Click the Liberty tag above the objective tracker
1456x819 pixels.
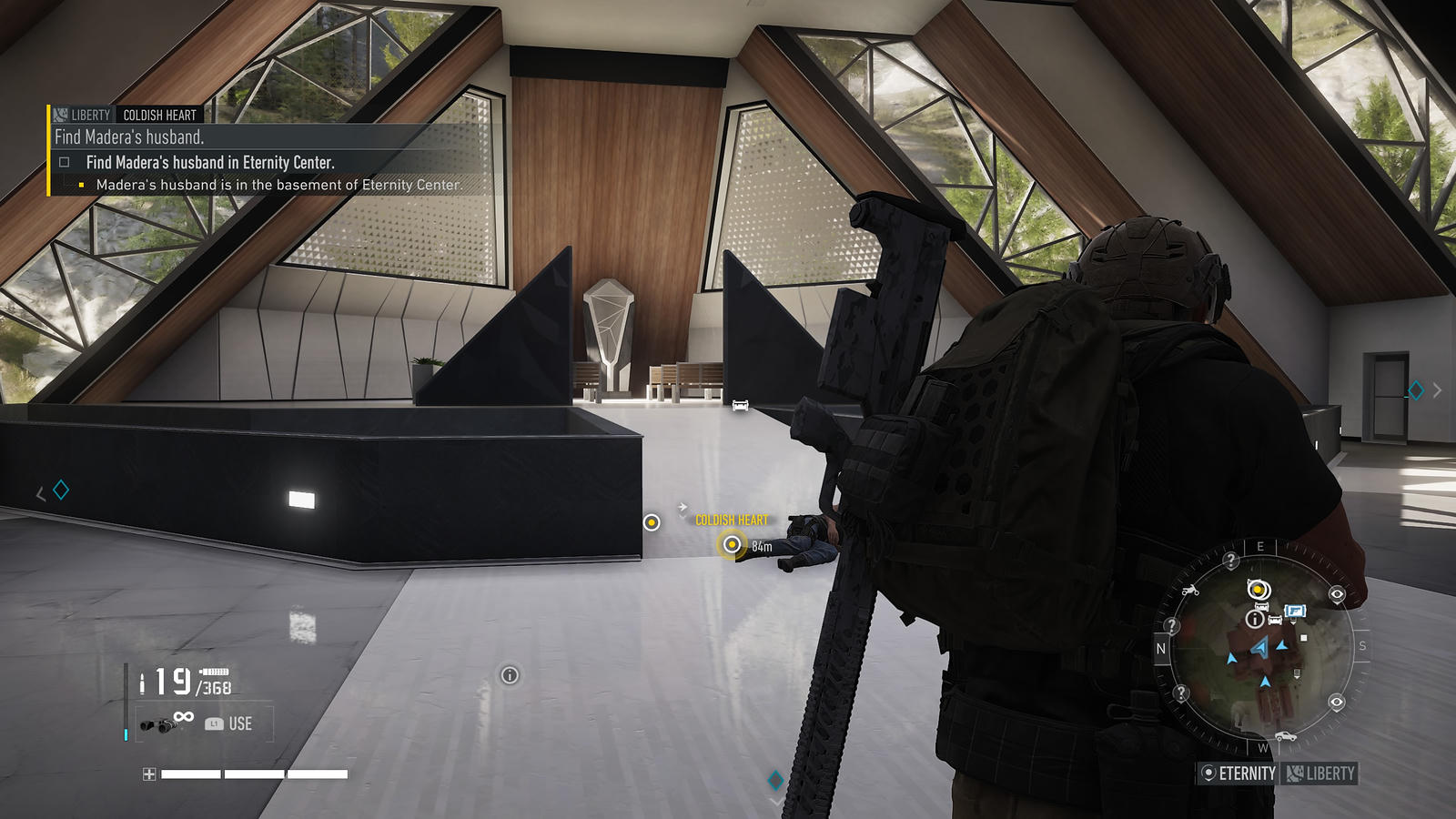(x=82, y=116)
